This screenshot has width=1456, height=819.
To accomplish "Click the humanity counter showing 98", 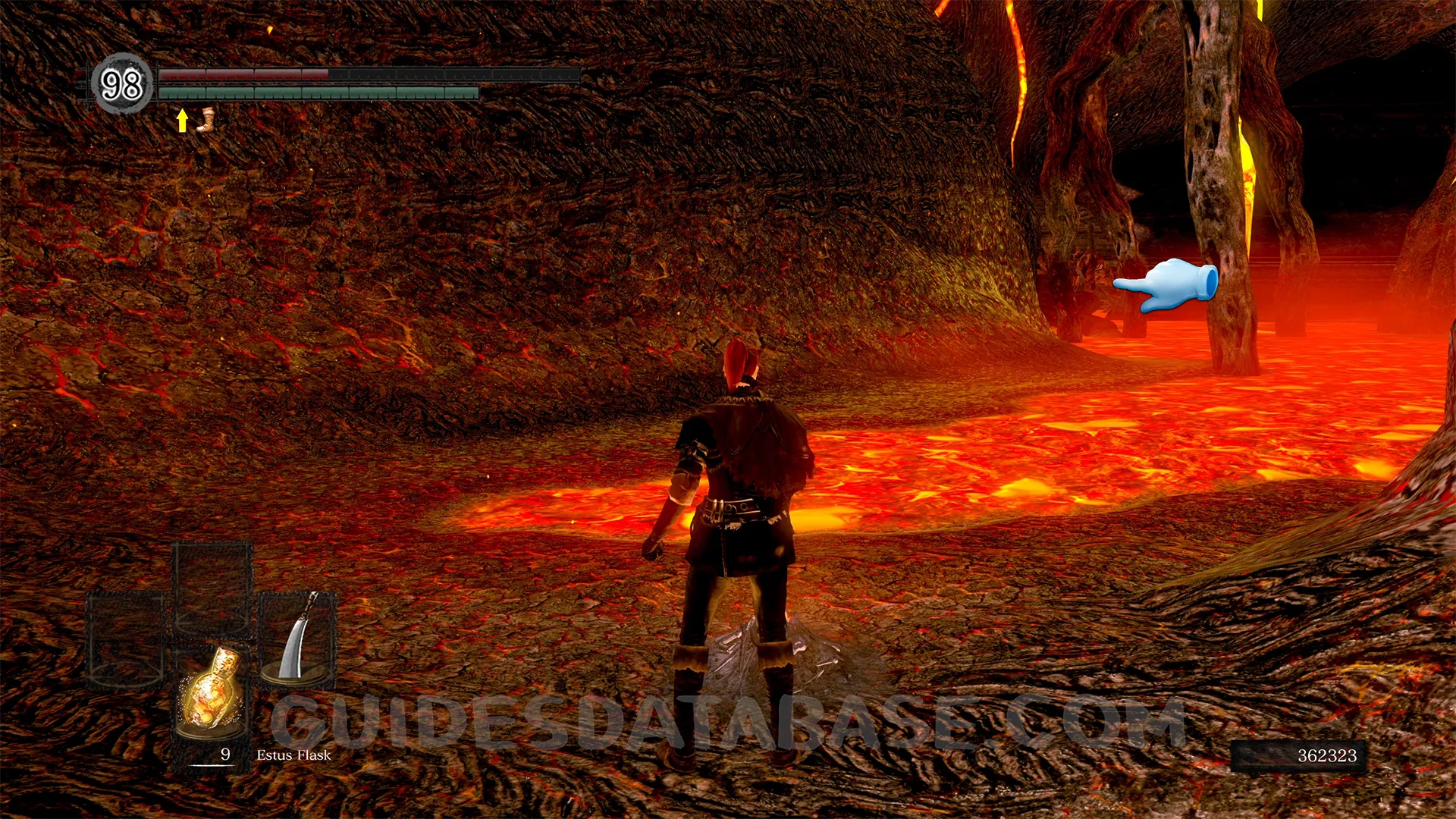I will [x=121, y=84].
